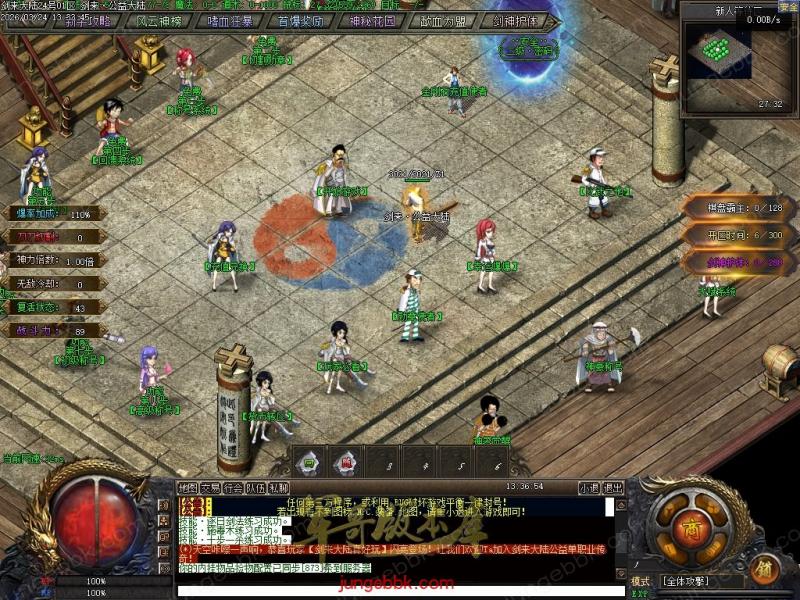Screen dimensions: 800x600
Task: Open the 神秘花园 menu
Action: pyautogui.click(x=372, y=19)
